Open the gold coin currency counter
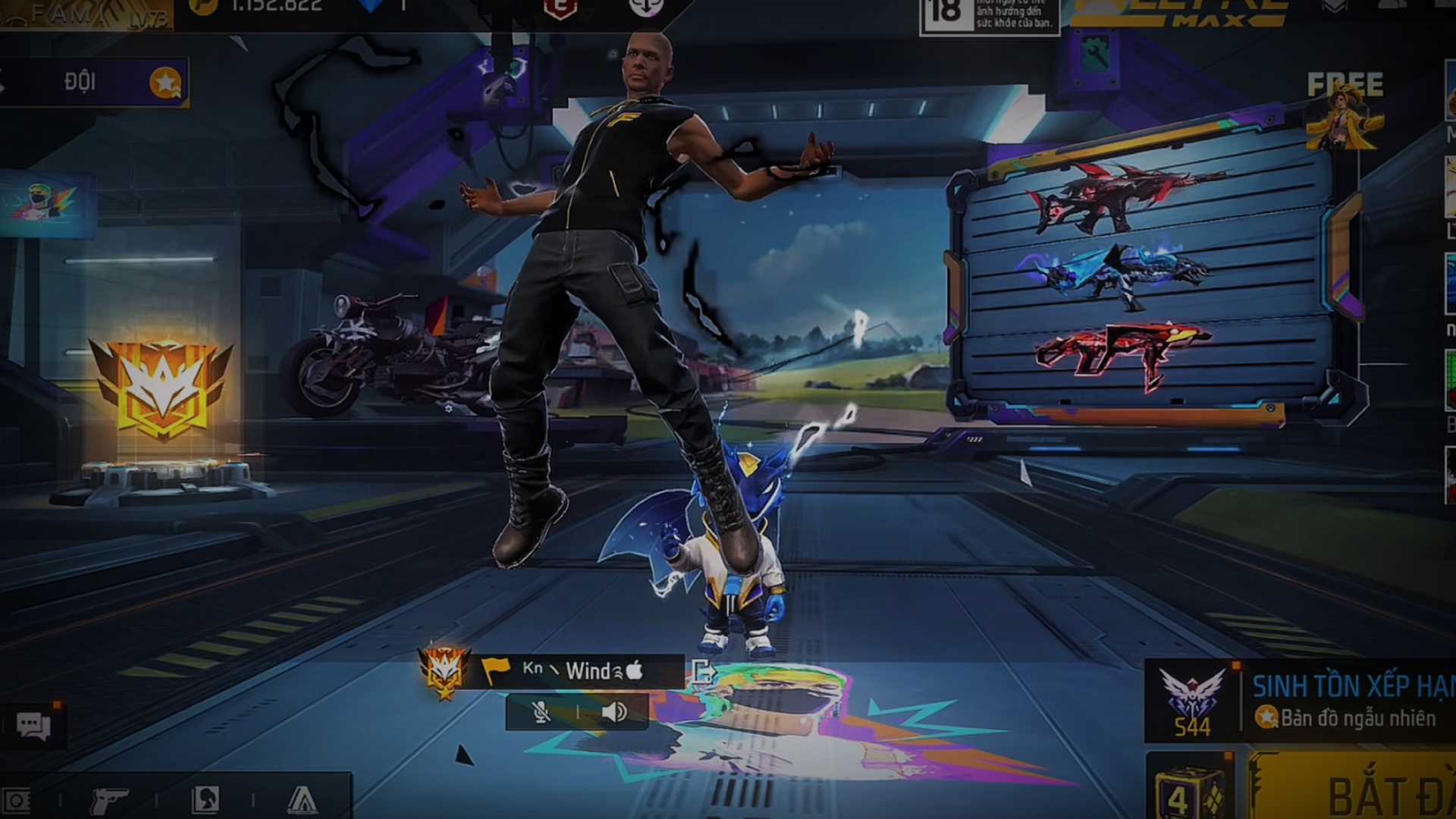The height and width of the screenshot is (819, 1456). (258, 8)
